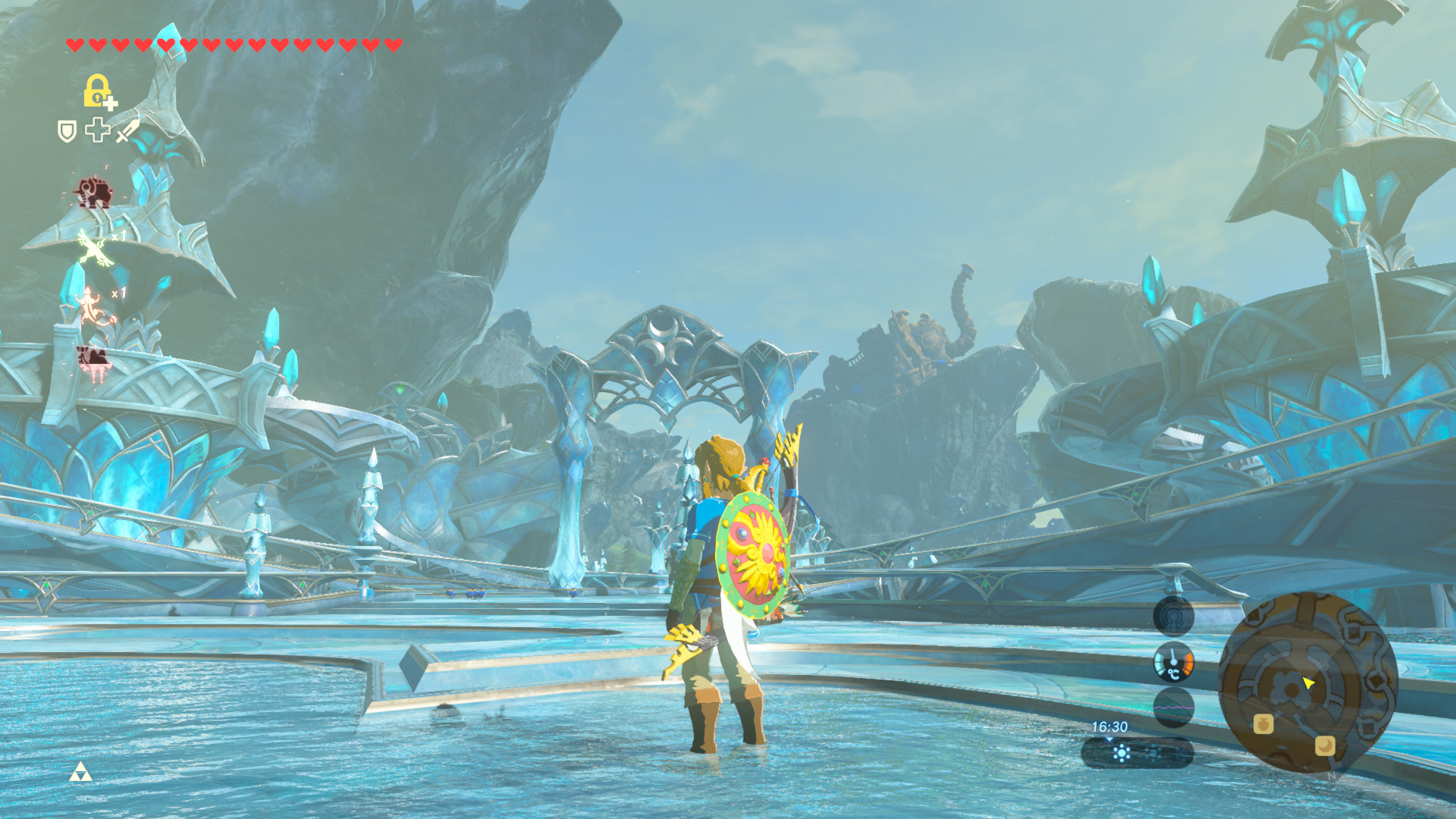The image size is (1456, 819).
Task: Click the glowing bird icon marked x1
Action: coord(94,249)
